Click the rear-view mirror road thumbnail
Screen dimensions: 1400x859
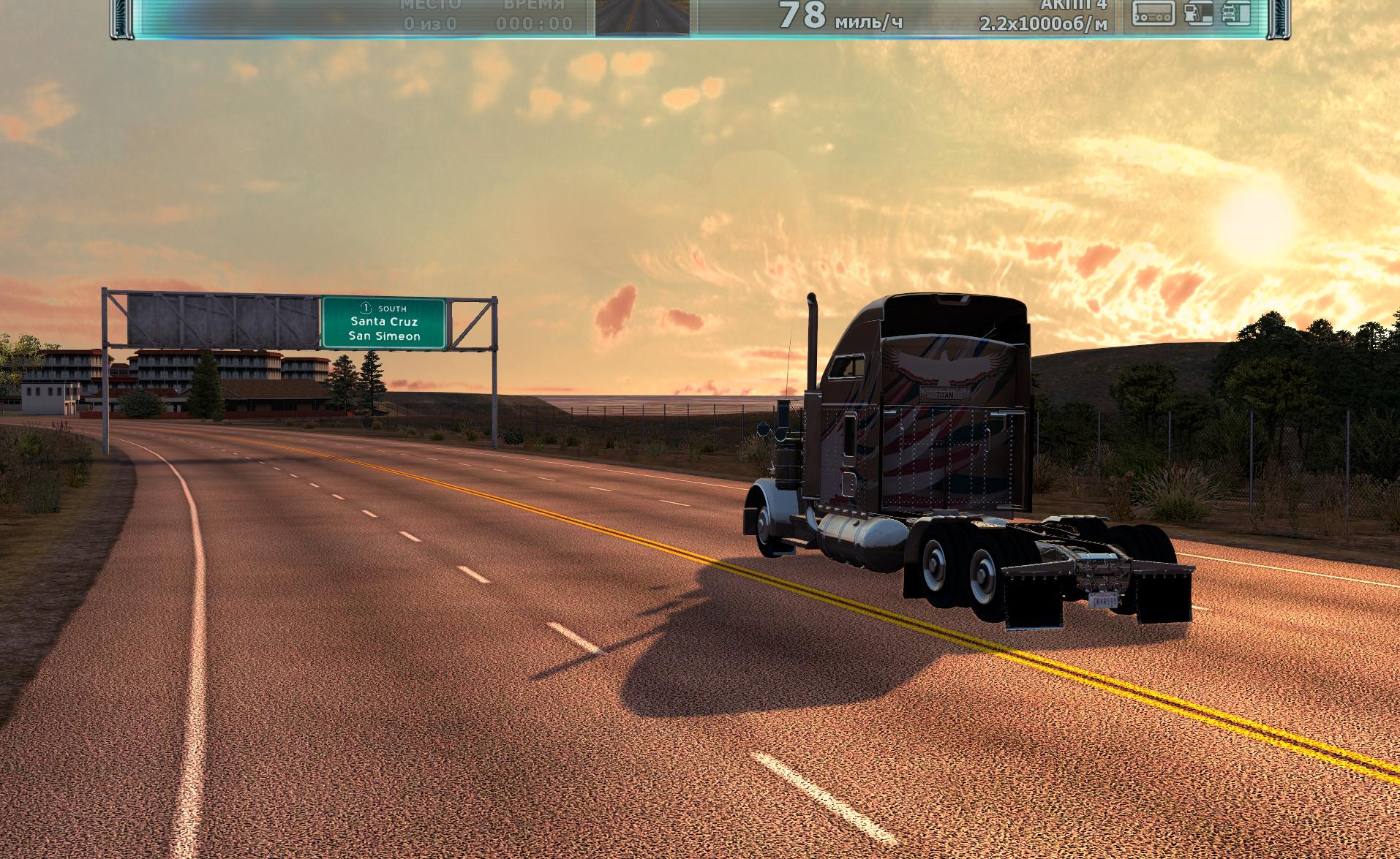pos(642,16)
